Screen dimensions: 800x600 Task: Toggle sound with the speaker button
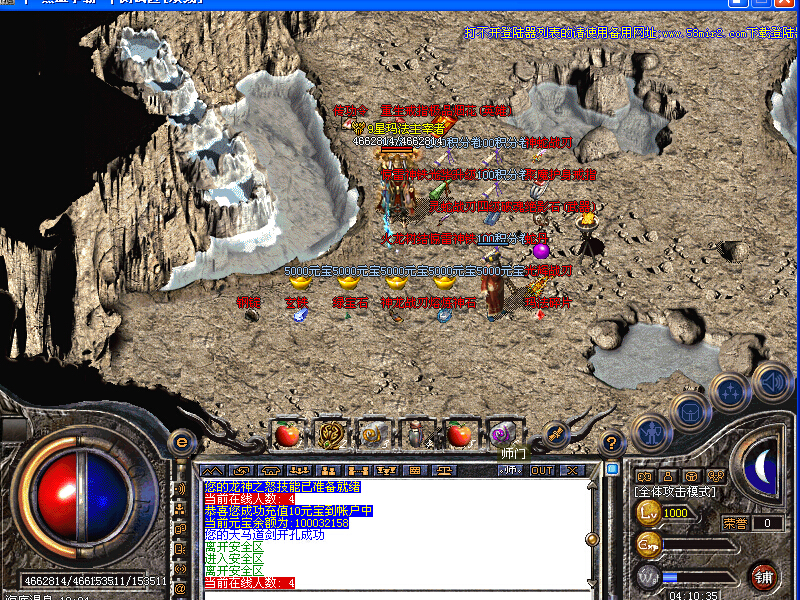coord(771,380)
